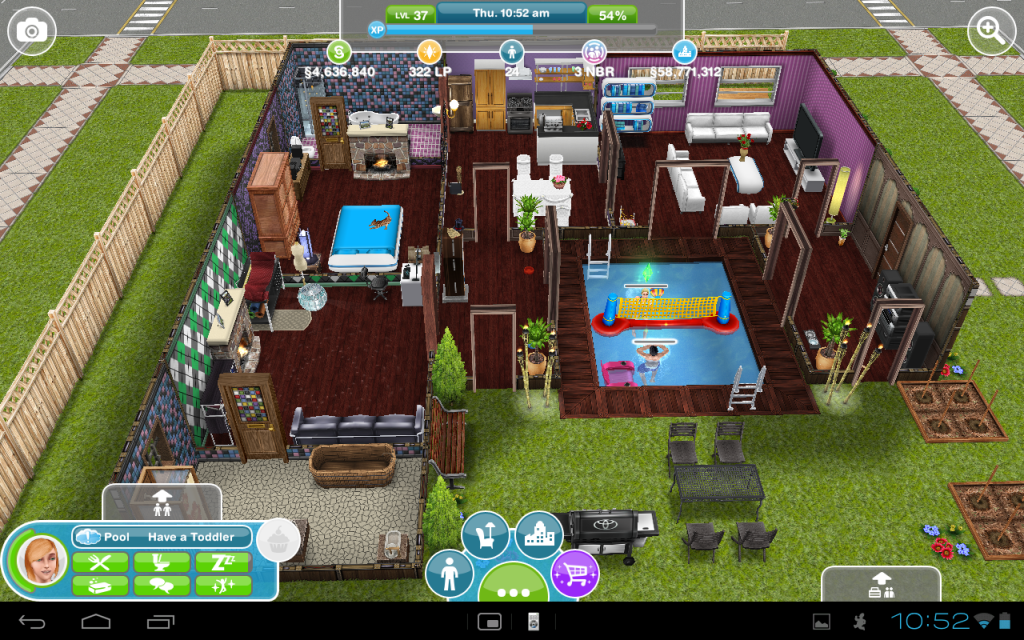
Task: Choose the speech bubbles social need
Action: point(161,586)
